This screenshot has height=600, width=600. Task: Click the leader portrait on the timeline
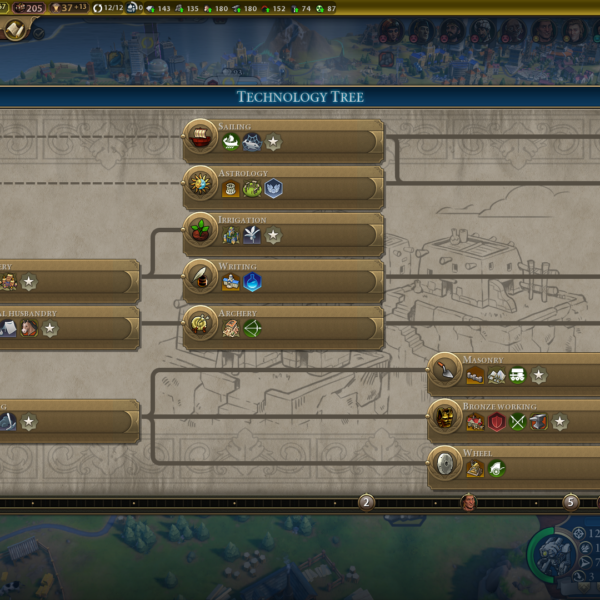click(x=468, y=502)
